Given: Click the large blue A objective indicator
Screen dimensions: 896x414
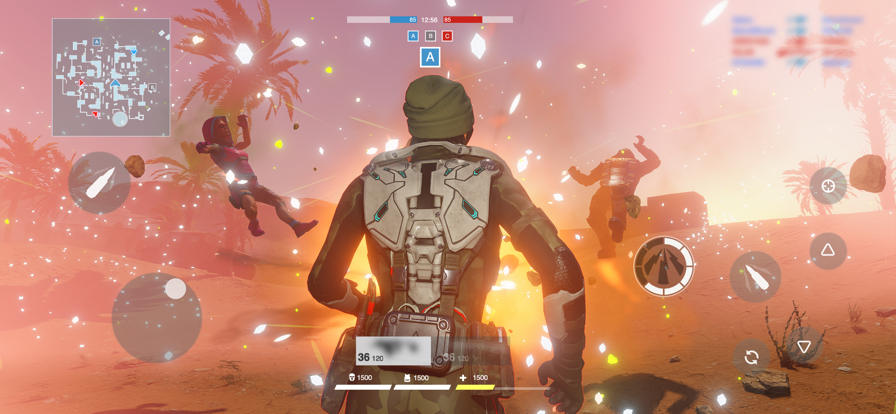Looking at the screenshot, I should (x=430, y=57).
